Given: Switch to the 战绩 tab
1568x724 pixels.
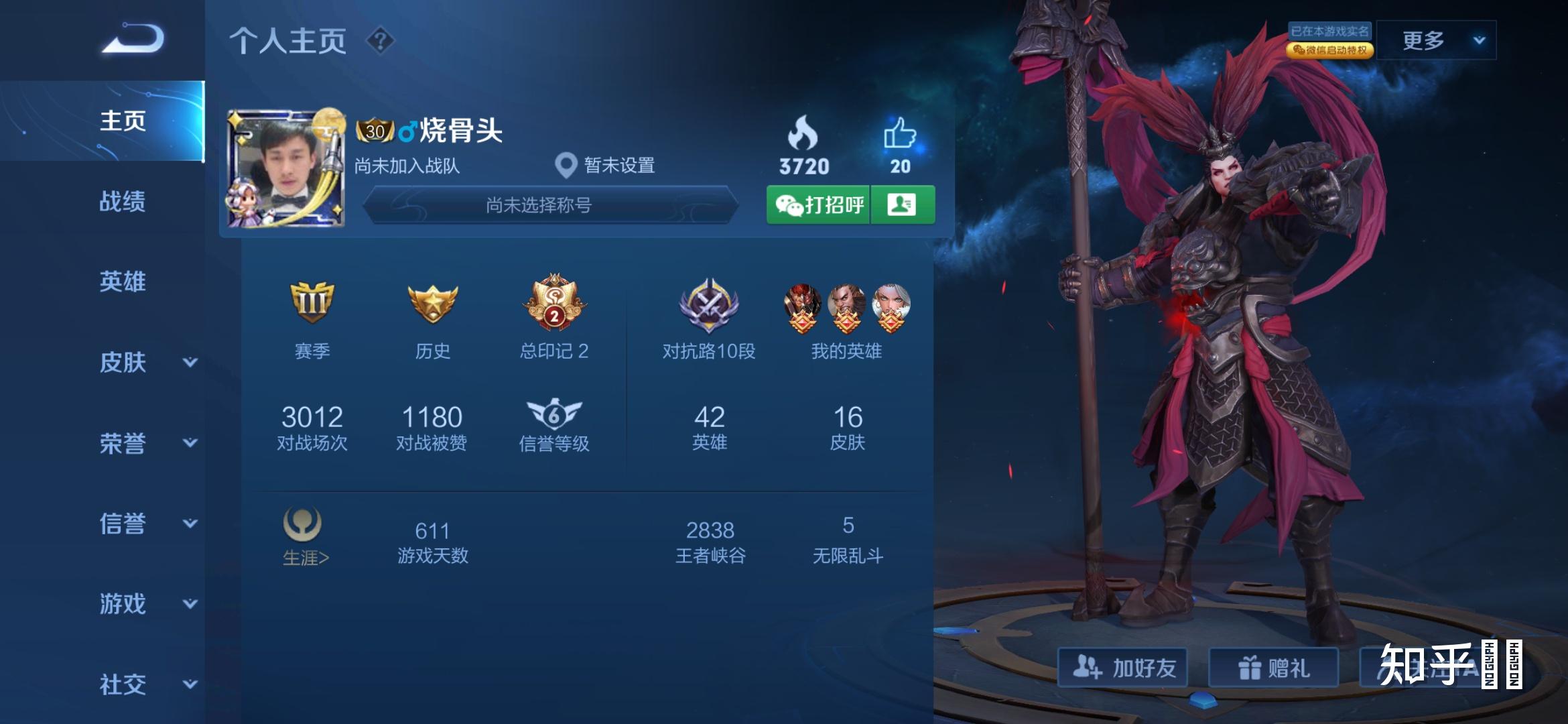Looking at the screenshot, I should click(x=123, y=201).
